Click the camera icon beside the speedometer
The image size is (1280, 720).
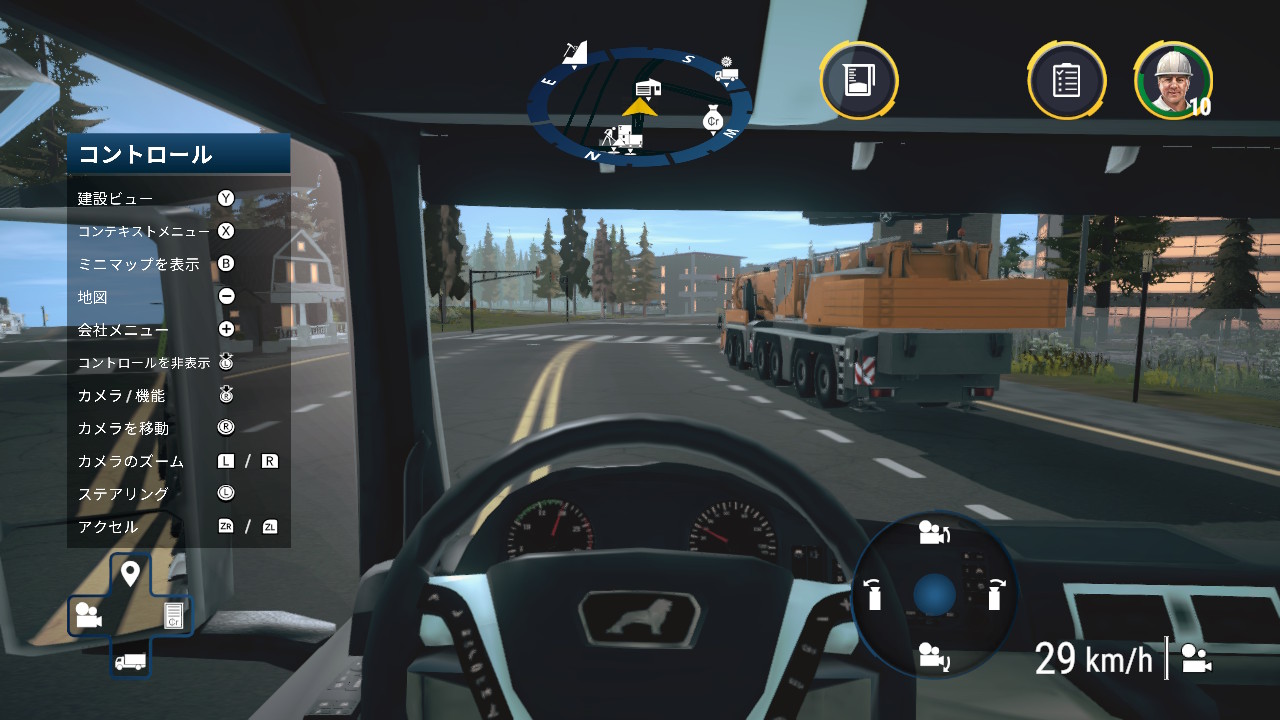1196,659
